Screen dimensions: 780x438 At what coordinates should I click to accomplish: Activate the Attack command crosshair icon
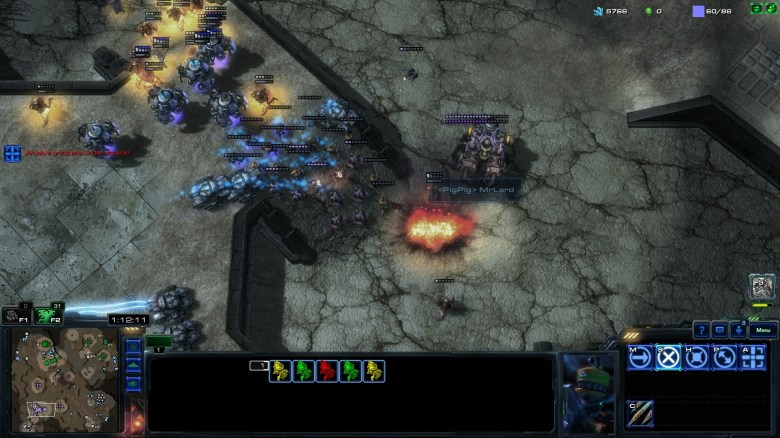pos(753,357)
